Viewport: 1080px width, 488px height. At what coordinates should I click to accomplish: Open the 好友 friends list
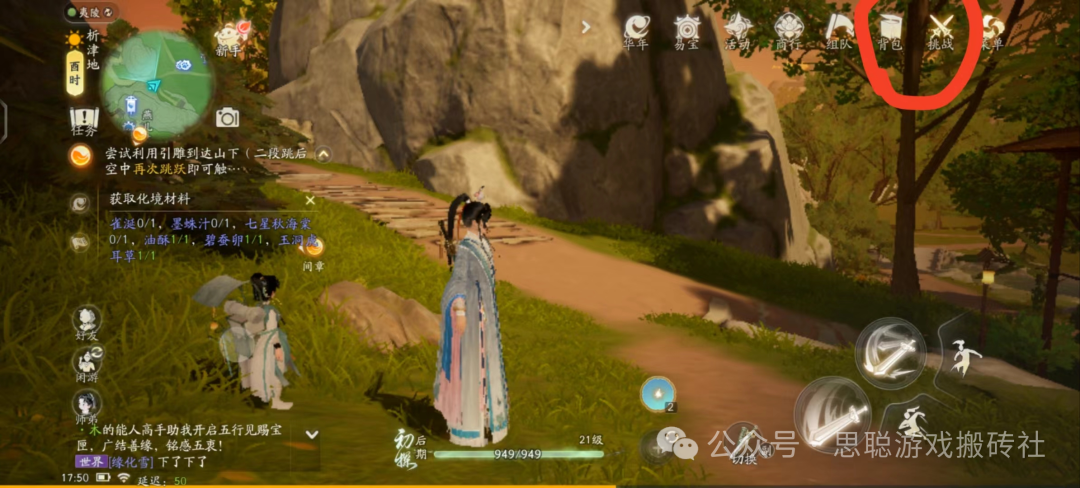[x=88, y=322]
